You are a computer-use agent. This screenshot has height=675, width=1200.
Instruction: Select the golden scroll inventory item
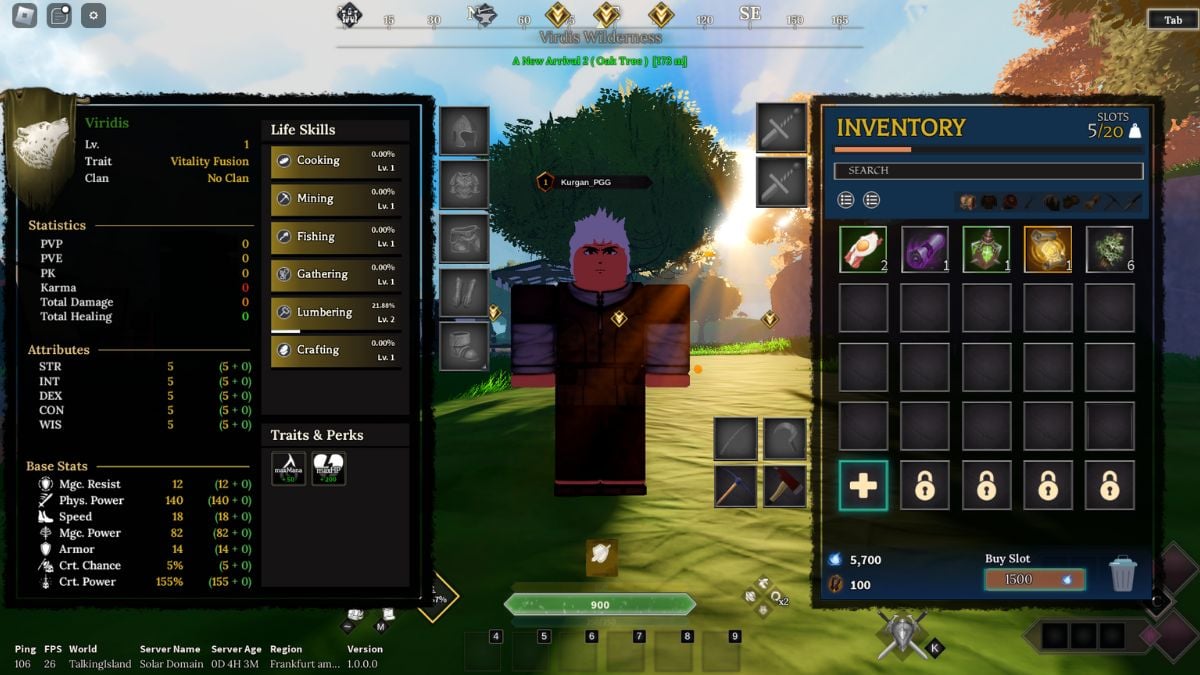(x=1048, y=250)
